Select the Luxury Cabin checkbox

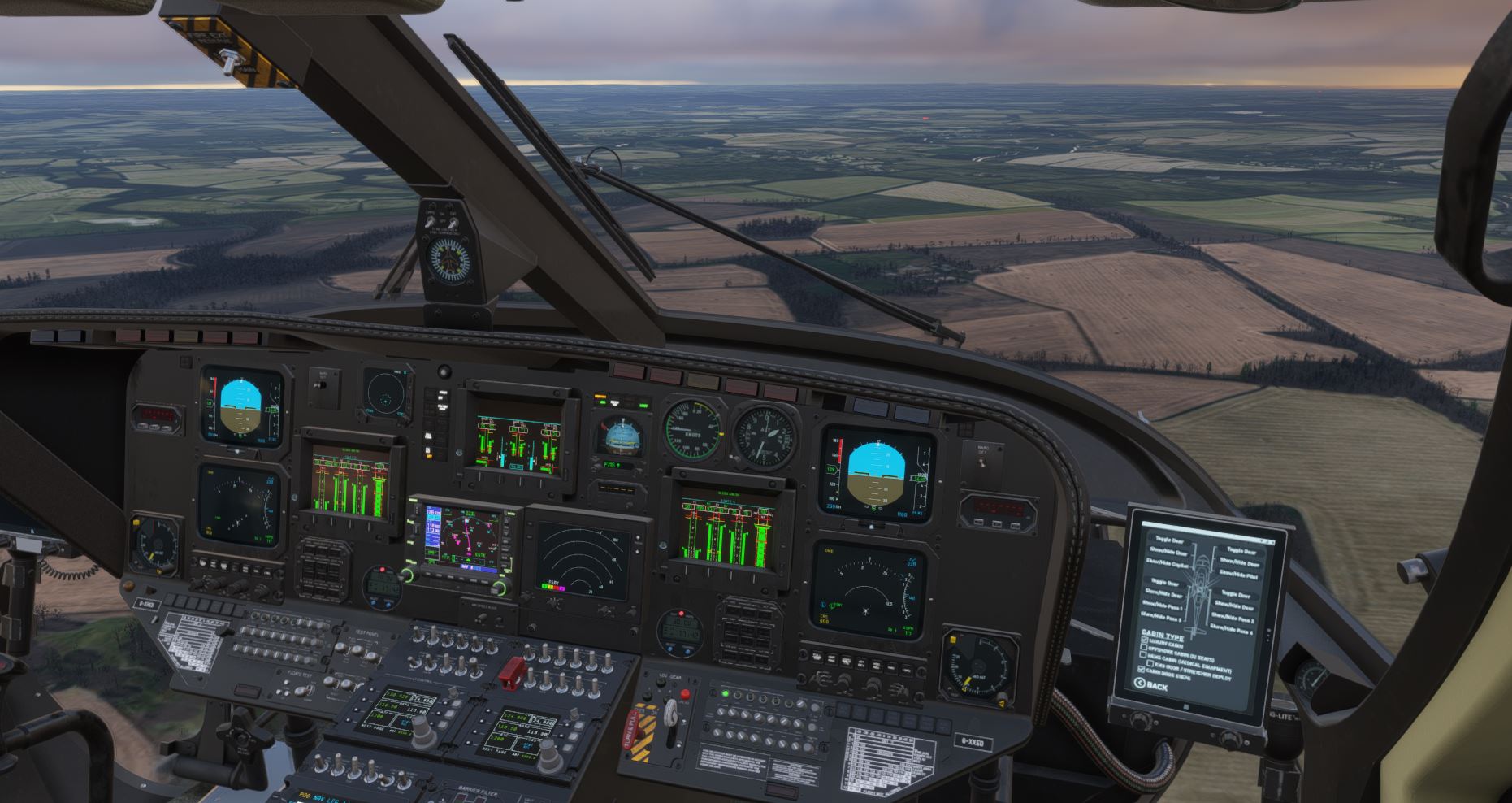click(1145, 640)
